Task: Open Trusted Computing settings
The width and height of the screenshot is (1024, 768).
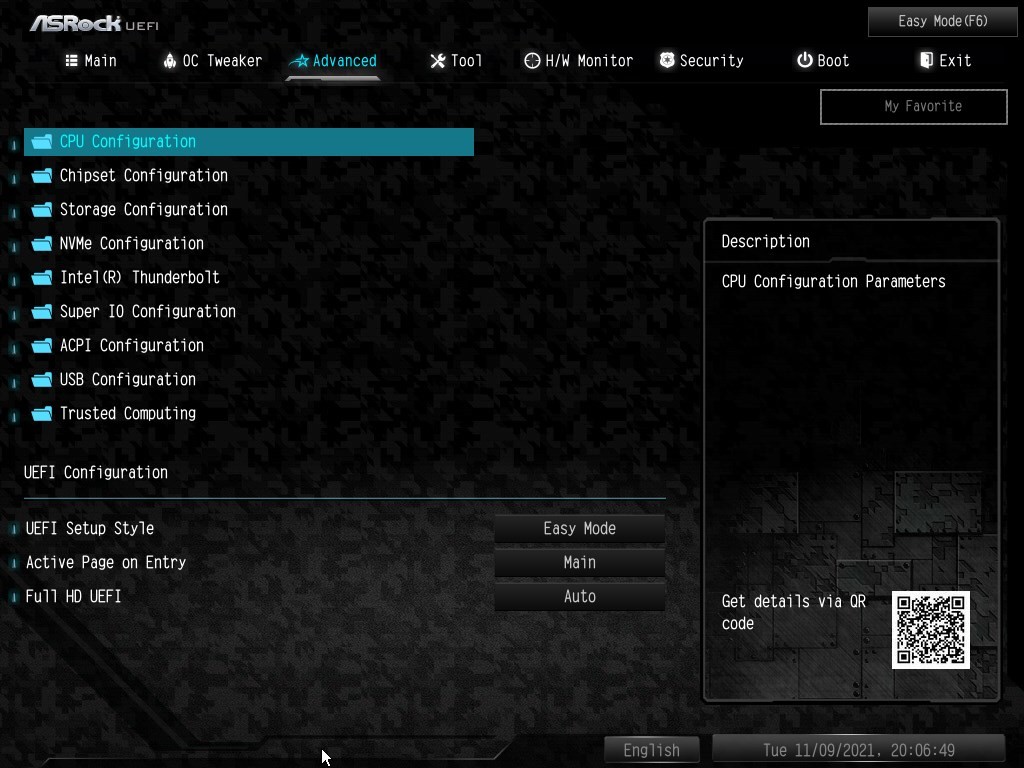Action: coord(127,414)
